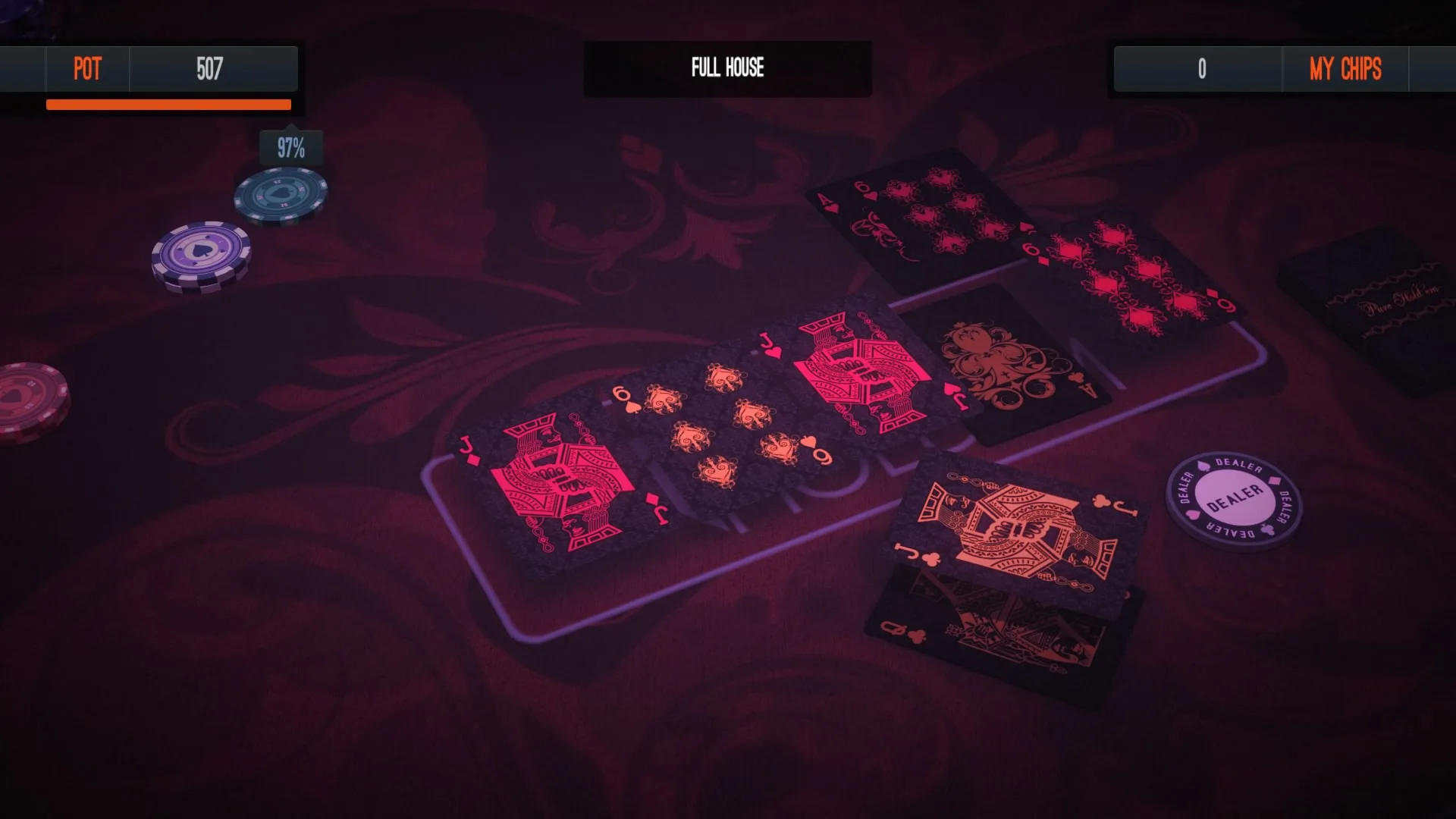Screen dimensions: 1456x819
Task: Click the purple spade poker chip
Action: point(202,253)
